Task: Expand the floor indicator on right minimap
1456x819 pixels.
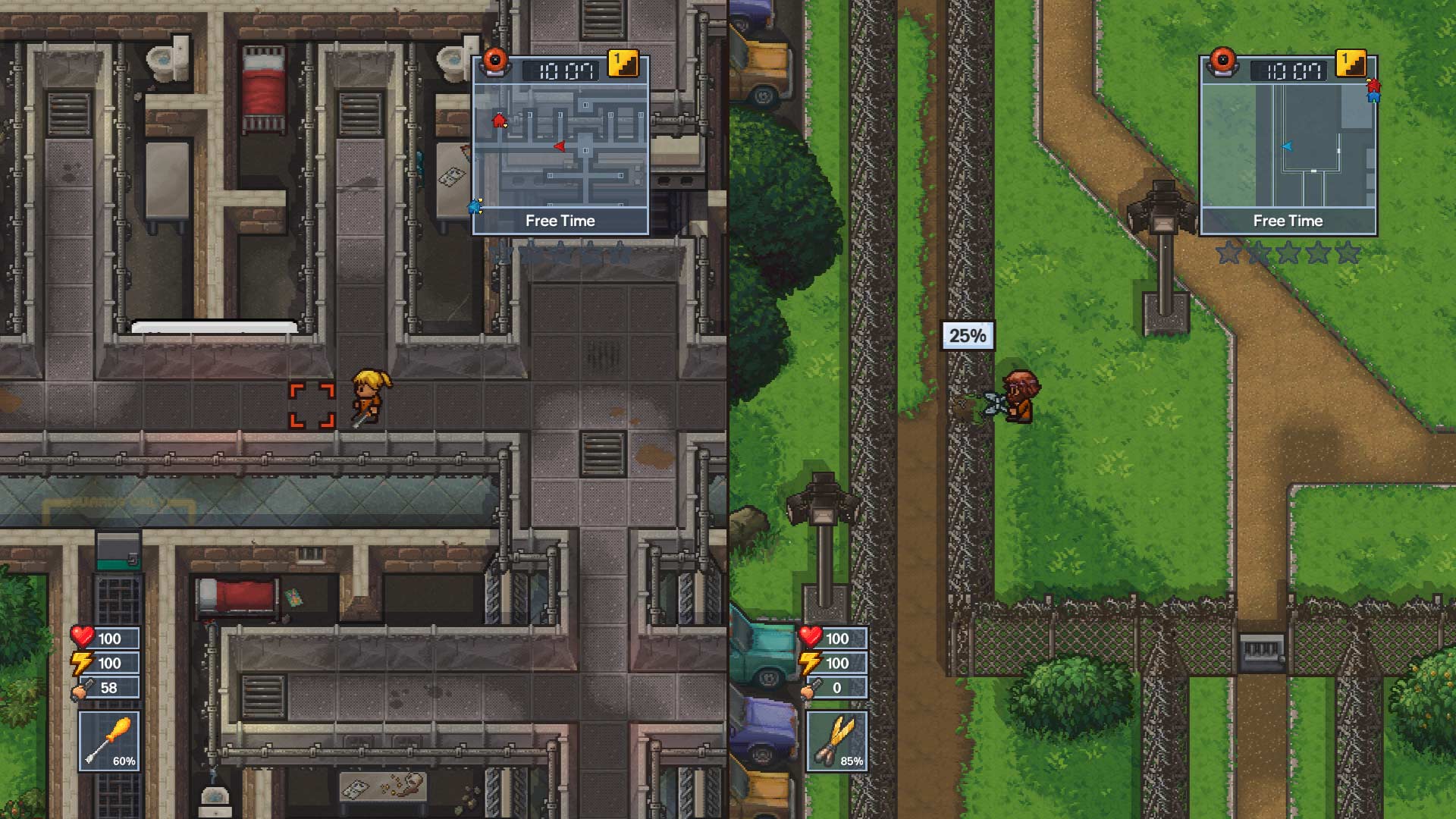Action: click(x=1350, y=64)
